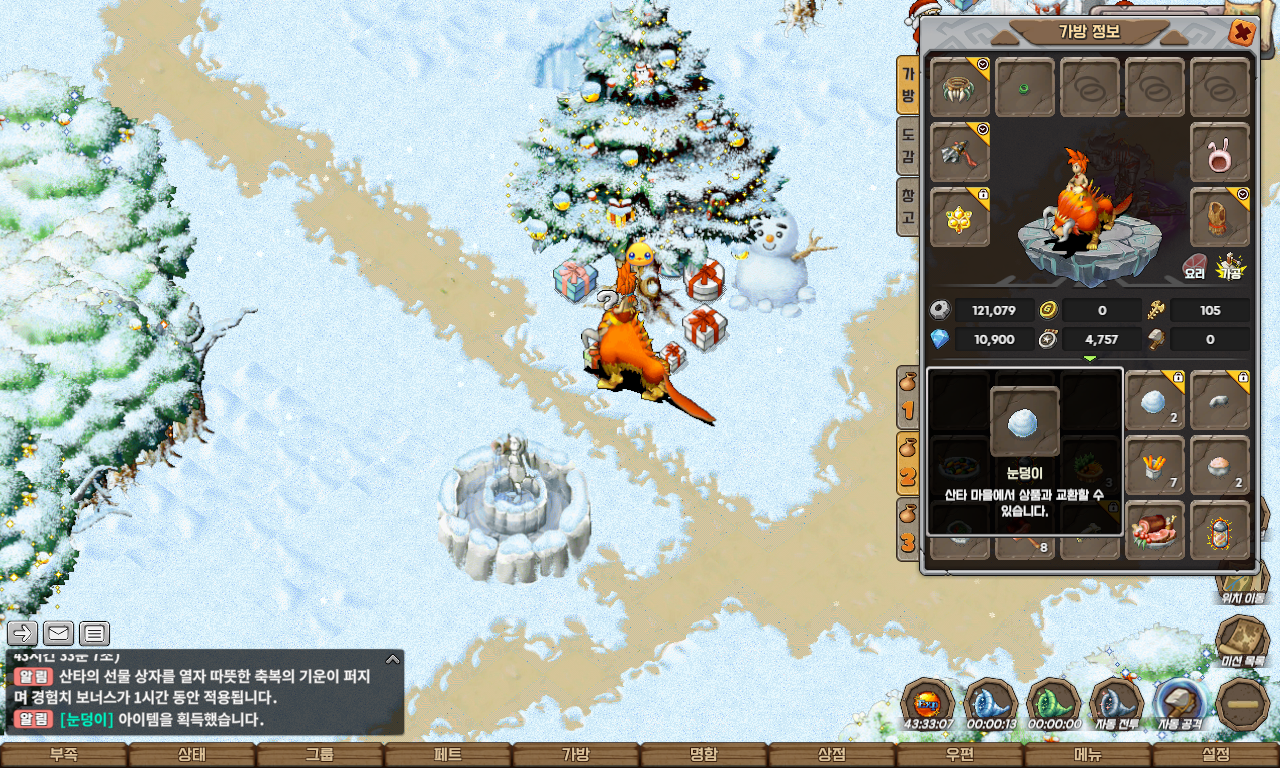Switch to the 도감 side tab
1280x768 pixels.
(x=907, y=146)
